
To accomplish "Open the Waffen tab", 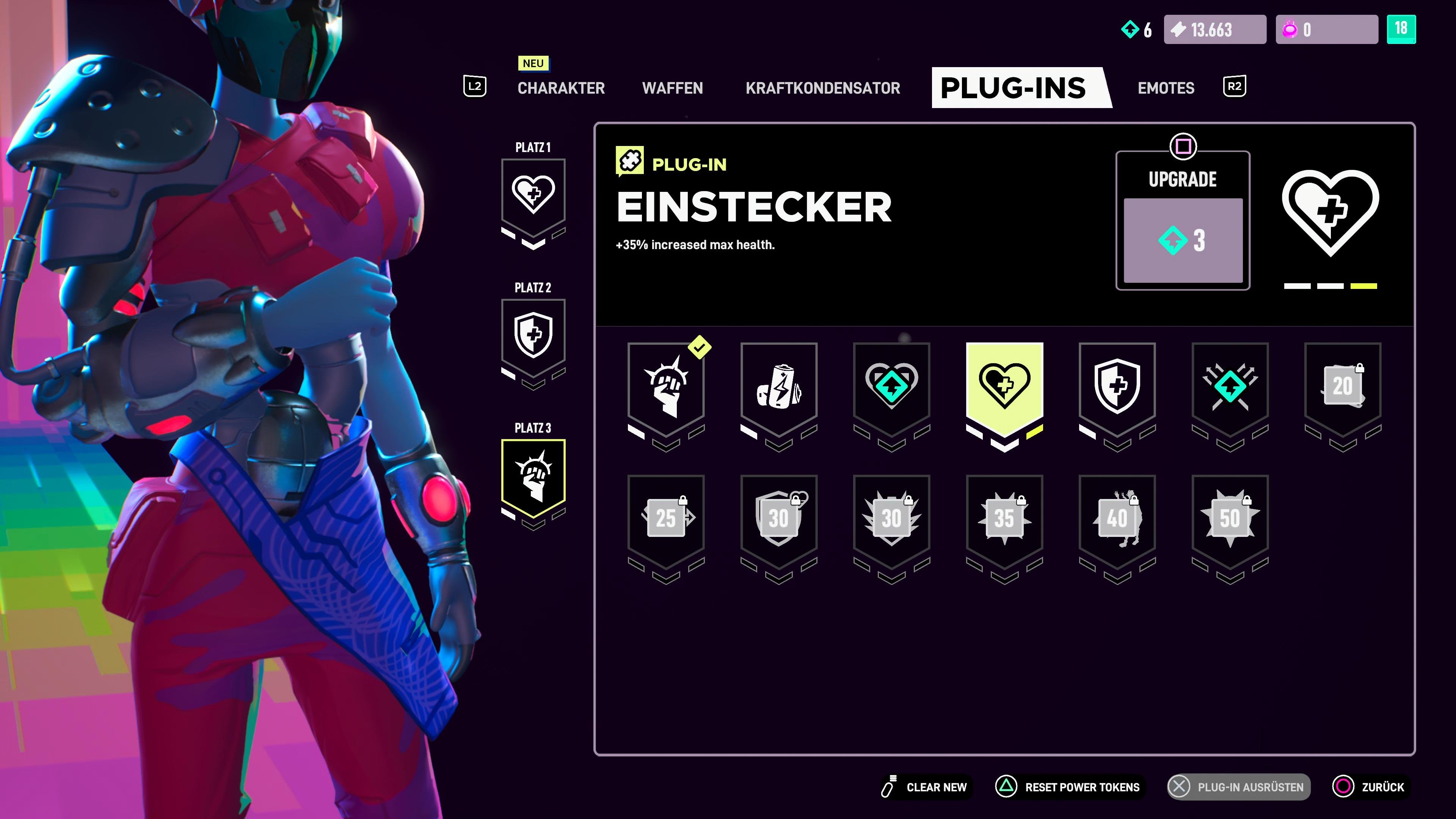I will tap(672, 88).
